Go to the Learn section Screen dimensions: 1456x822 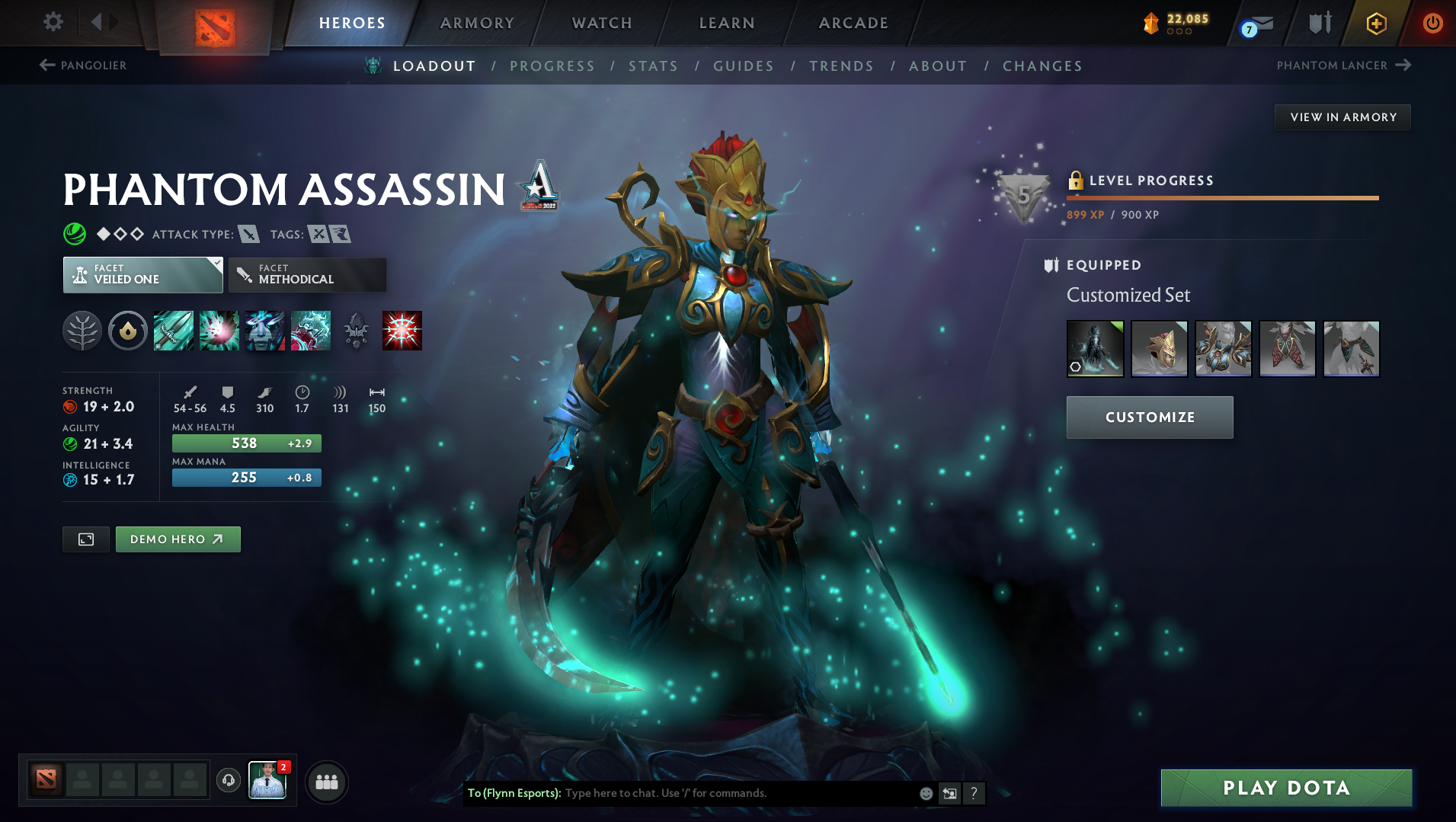pyautogui.click(x=727, y=23)
